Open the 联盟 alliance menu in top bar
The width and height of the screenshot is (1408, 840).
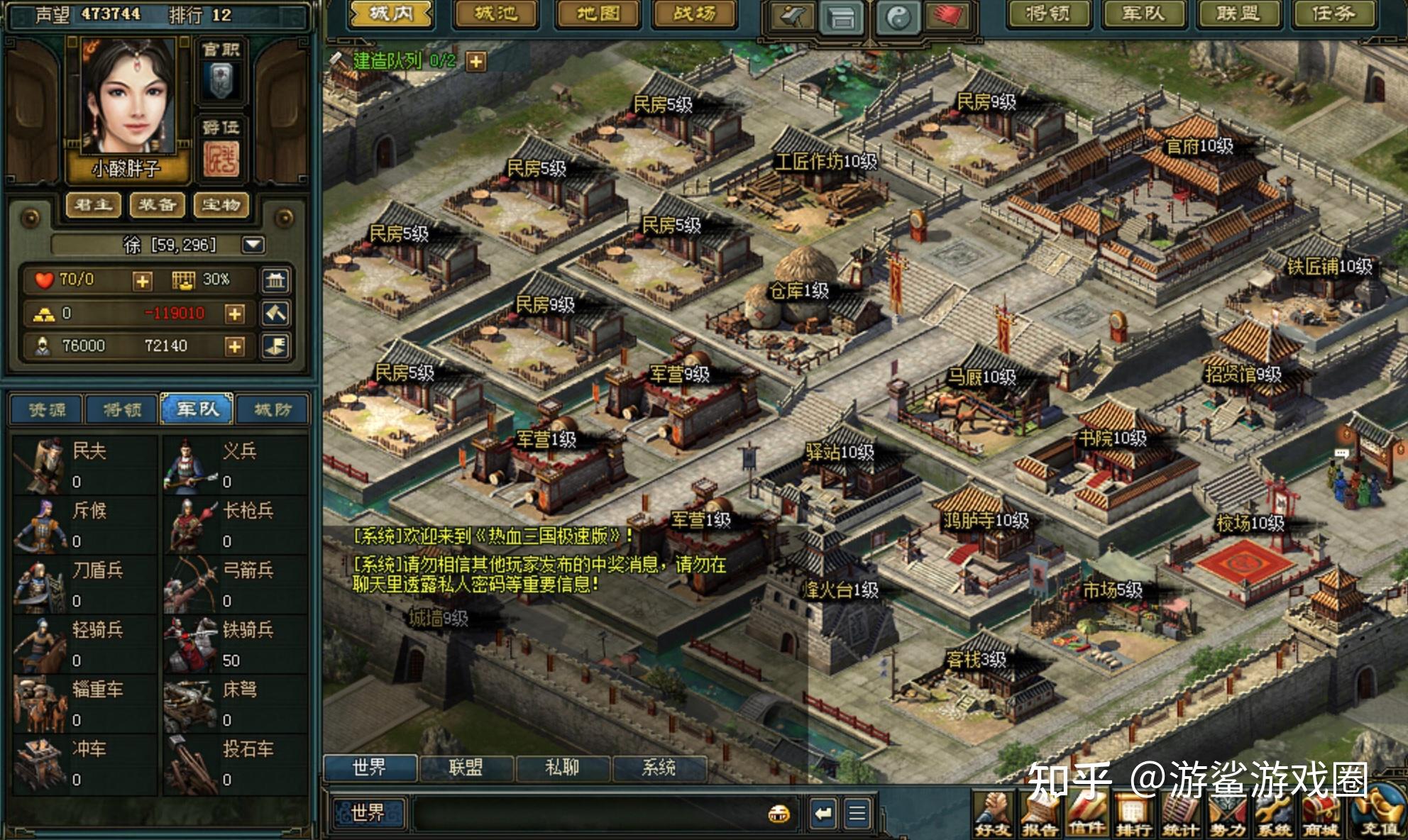(1237, 14)
